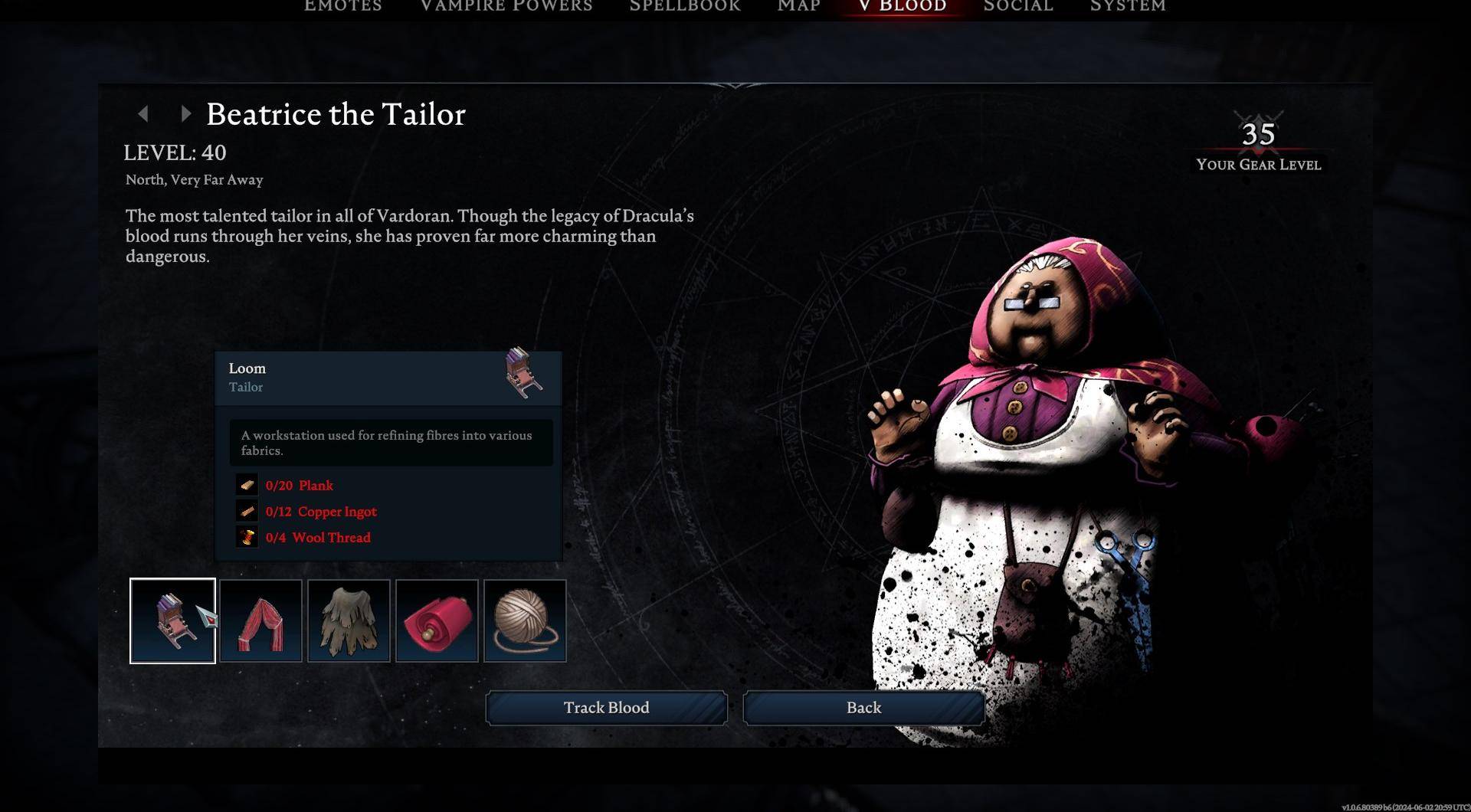Image resolution: width=1471 pixels, height=812 pixels.
Task: Go back with the Back button
Action: (x=863, y=708)
